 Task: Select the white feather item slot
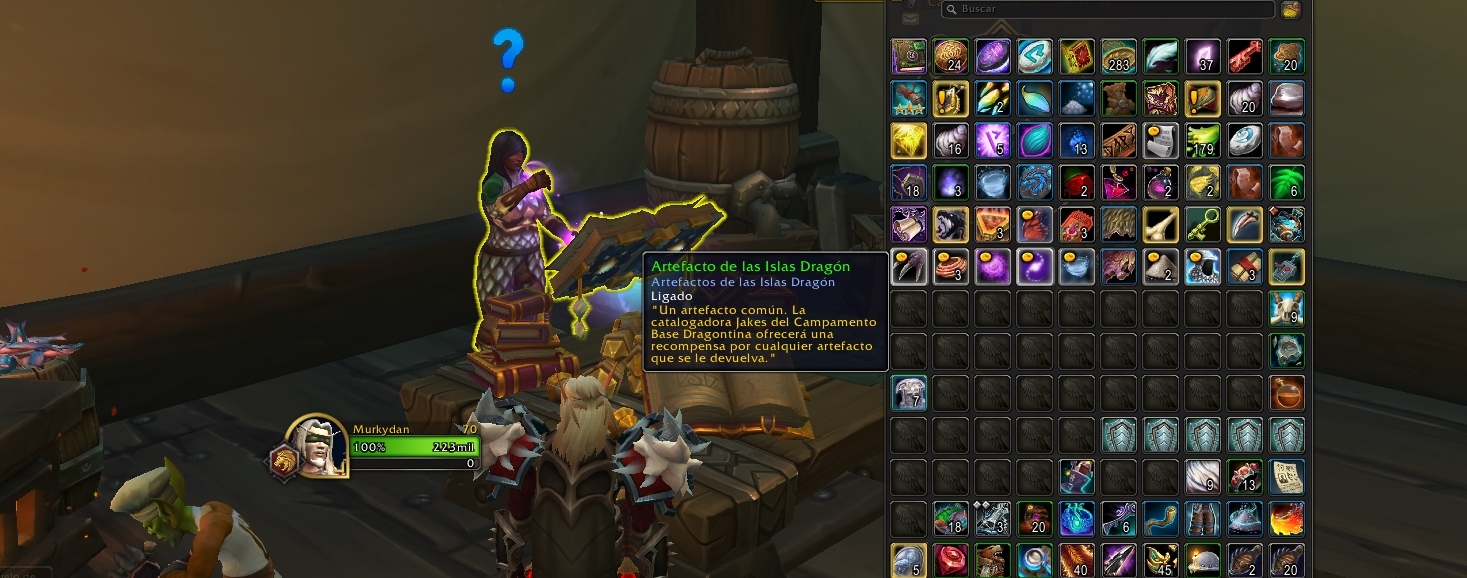tap(1161, 56)
